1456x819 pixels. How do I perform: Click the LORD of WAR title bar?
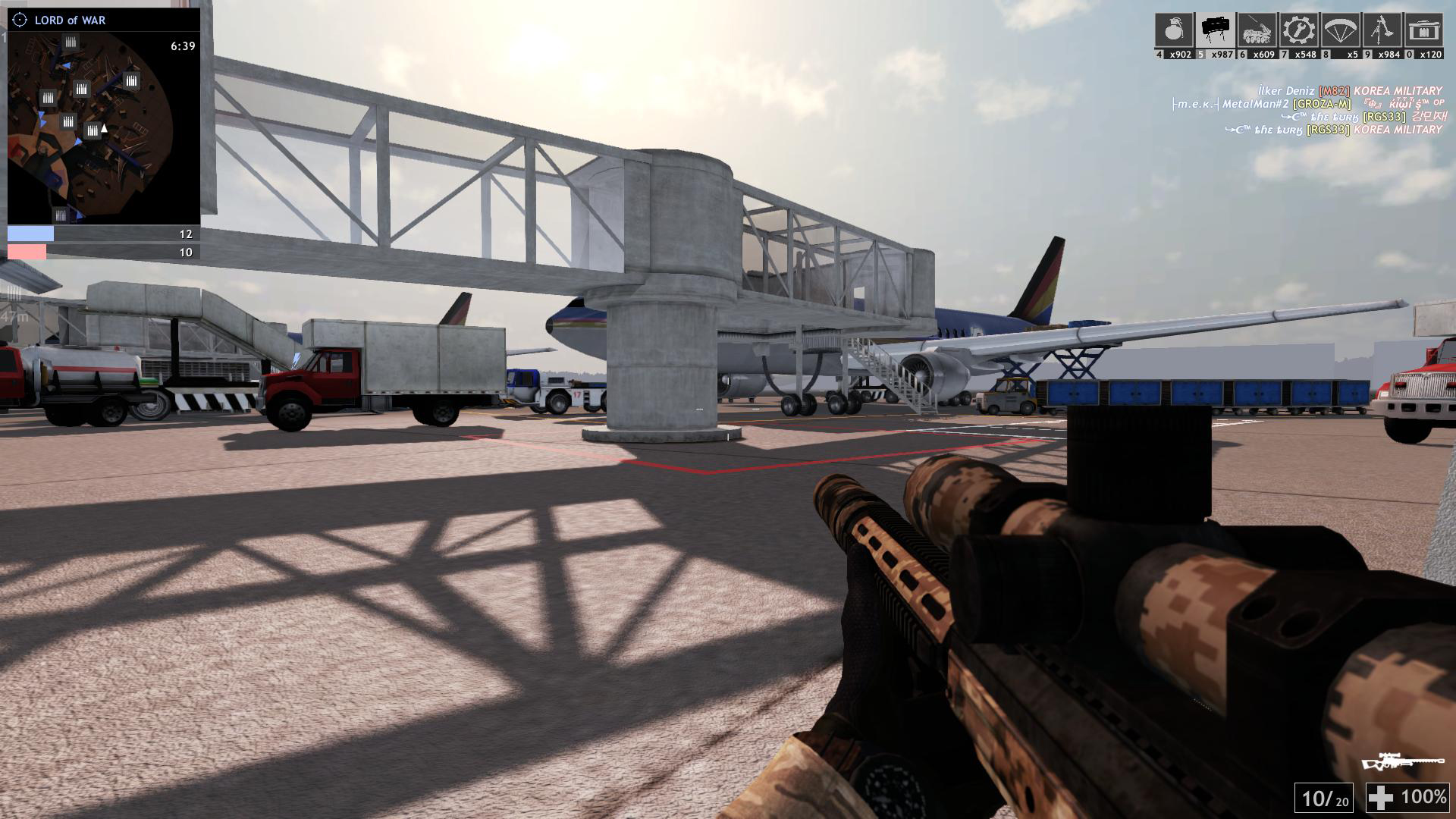point(68,20)
